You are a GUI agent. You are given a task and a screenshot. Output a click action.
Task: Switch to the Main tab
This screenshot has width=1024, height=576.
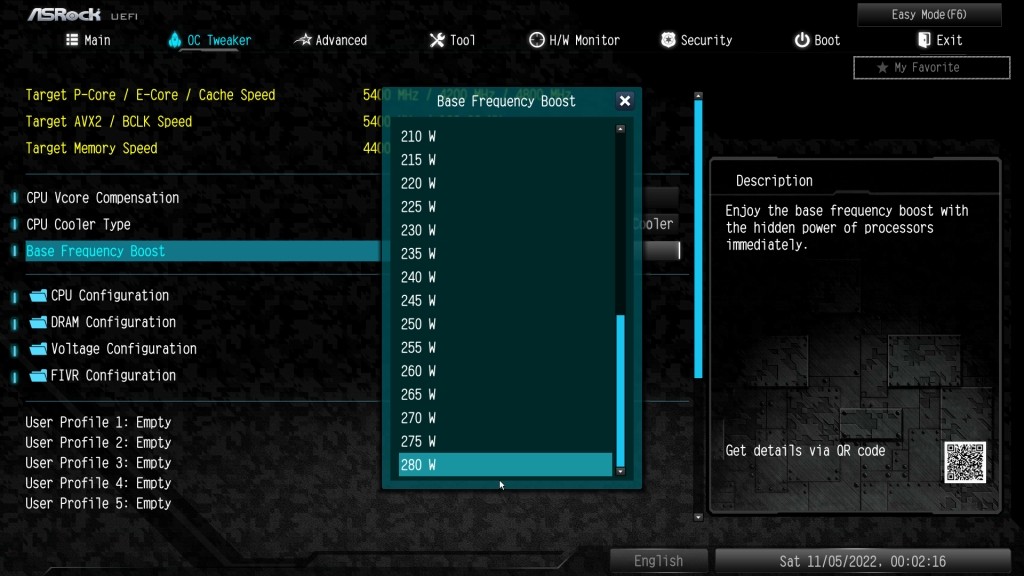click(x=88, y=40)
